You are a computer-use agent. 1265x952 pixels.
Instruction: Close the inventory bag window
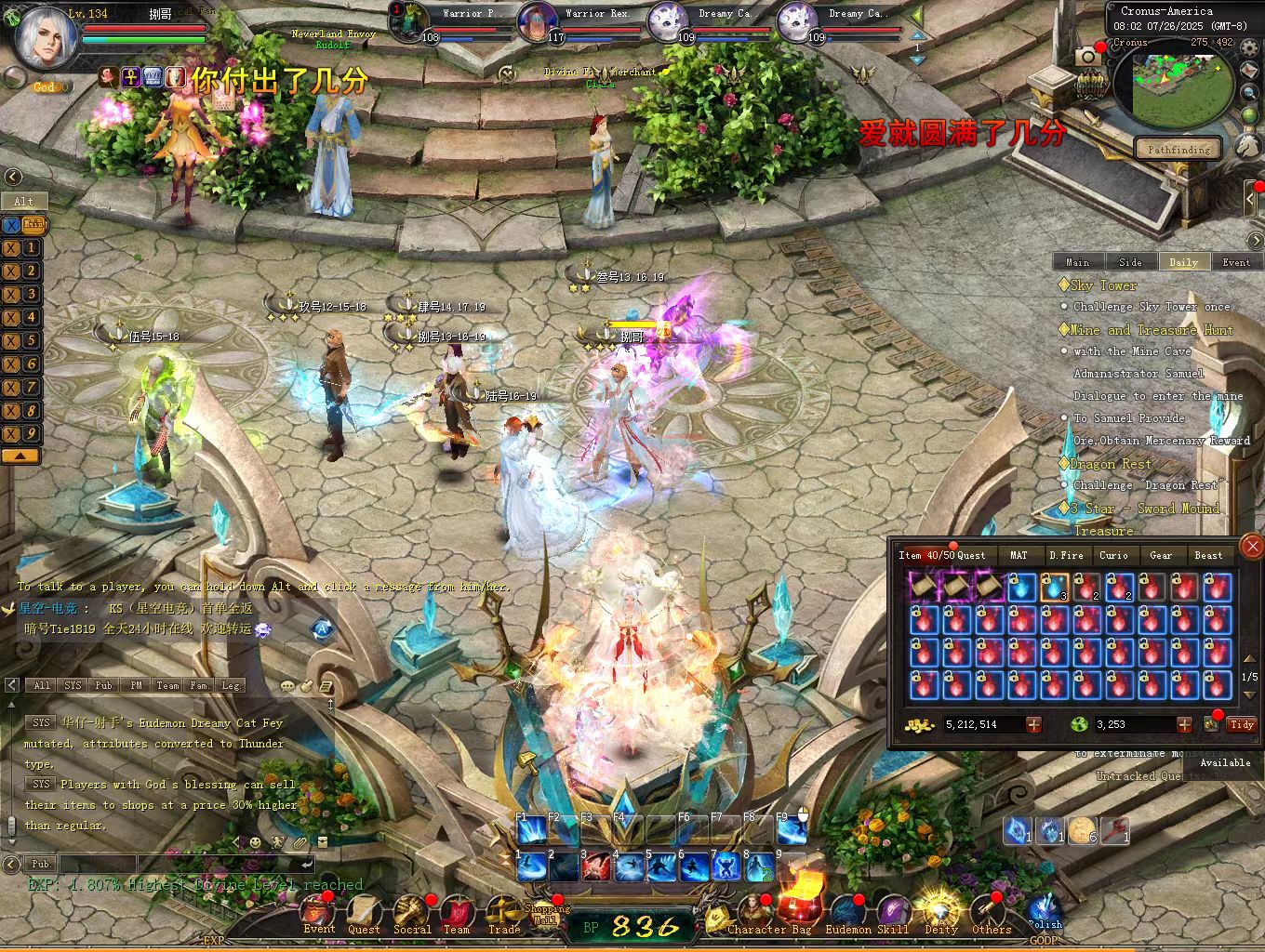pyautogui.click(x=1252, y=547)
